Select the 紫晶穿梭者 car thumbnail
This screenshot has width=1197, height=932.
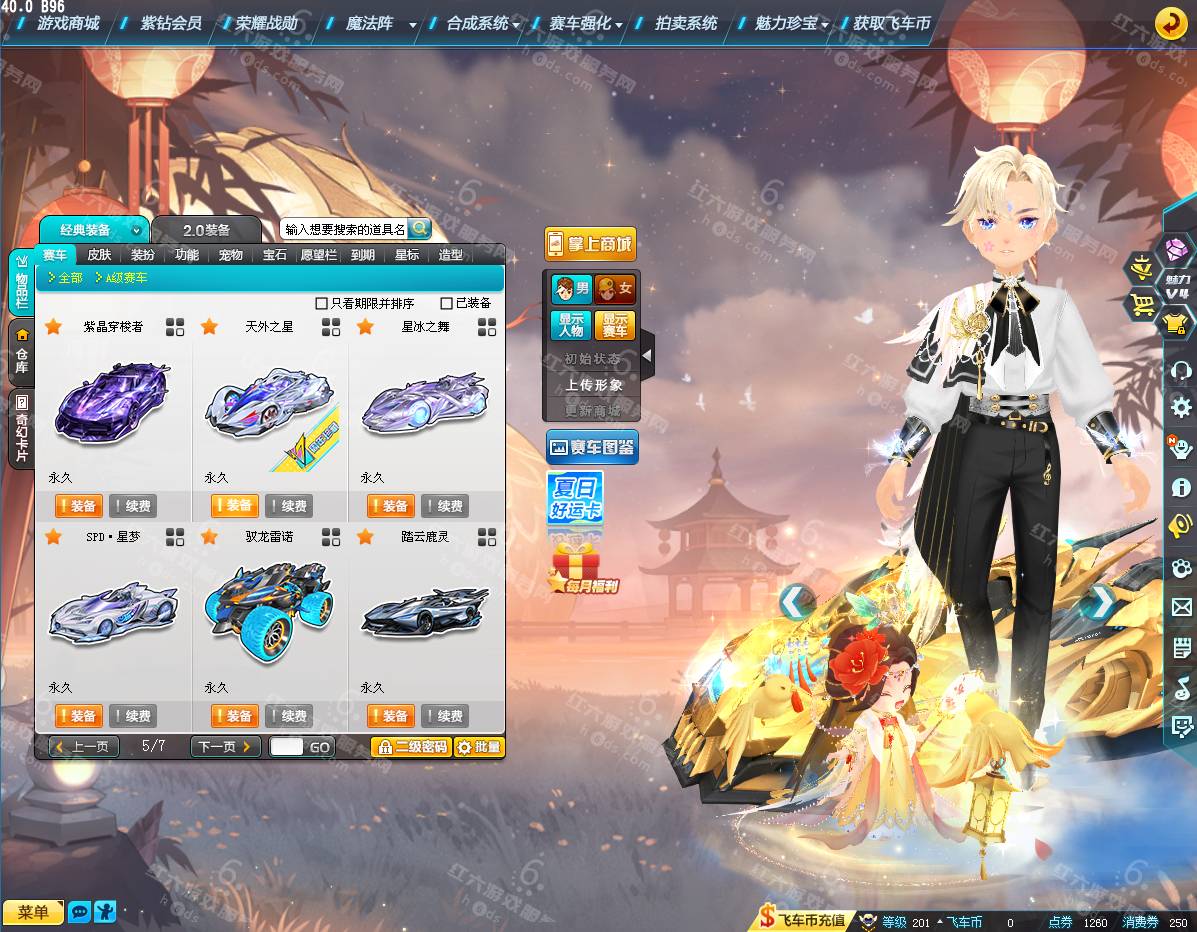click(112, 403)
